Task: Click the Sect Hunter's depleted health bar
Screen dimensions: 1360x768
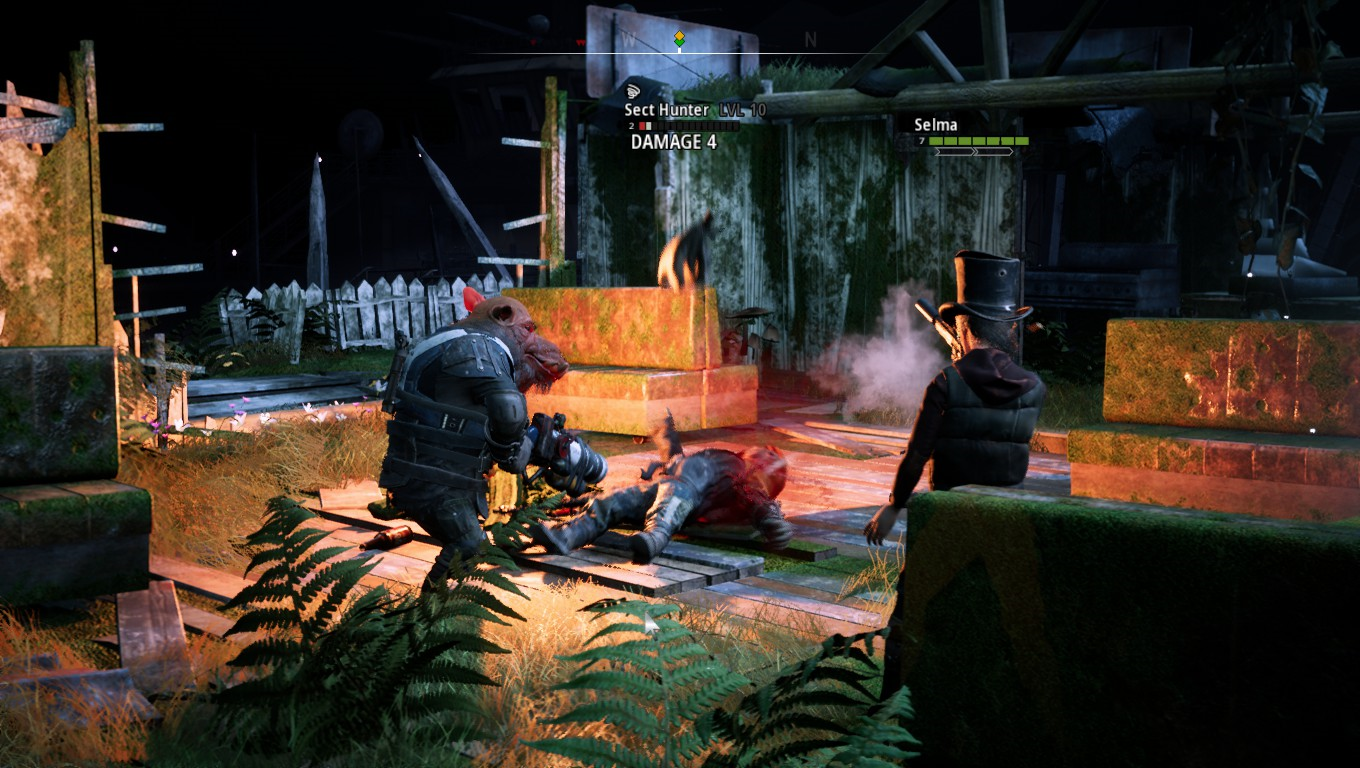Action: click(x=690, y=126)
